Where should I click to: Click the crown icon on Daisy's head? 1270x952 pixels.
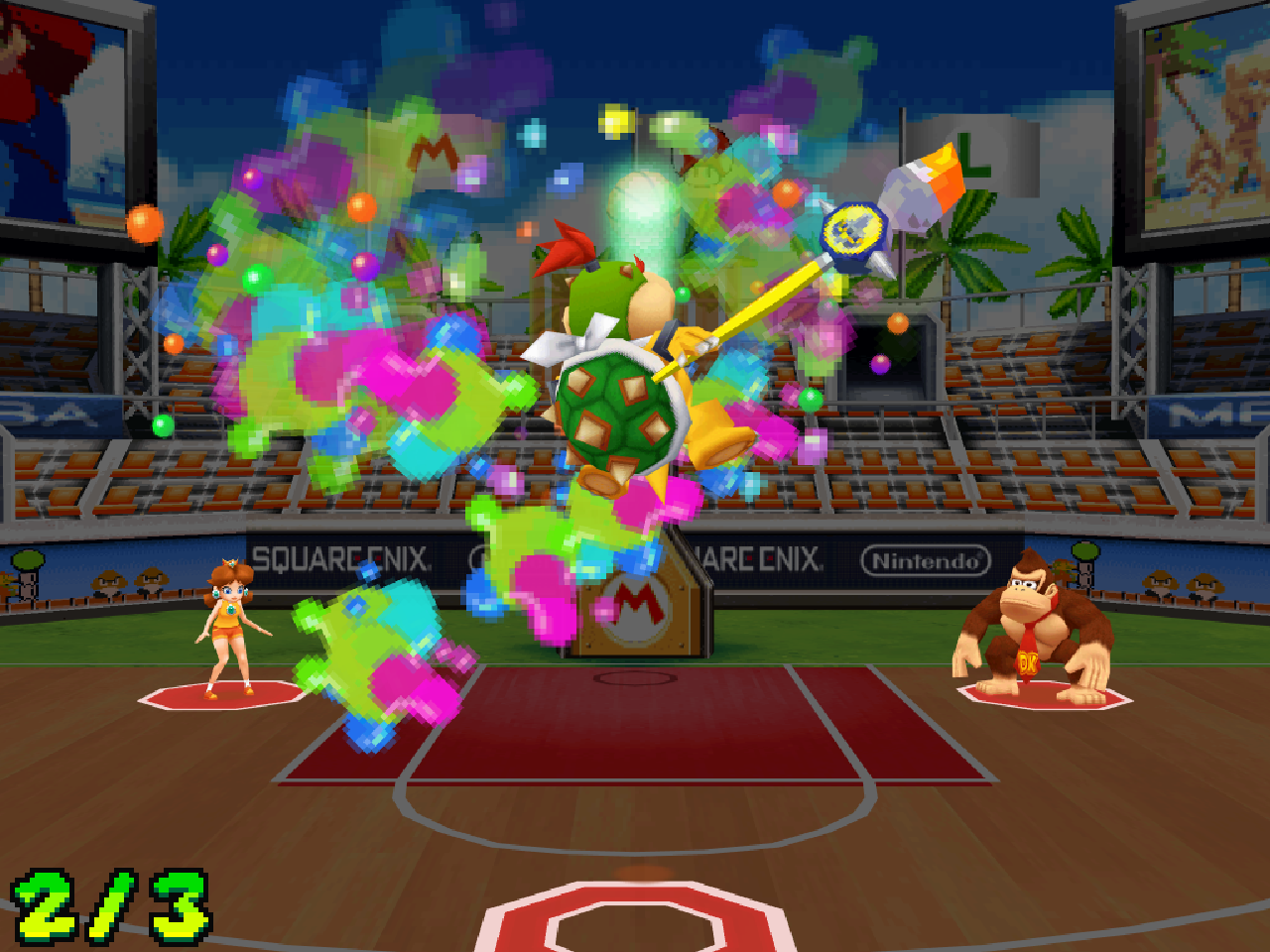pos(228,562)
